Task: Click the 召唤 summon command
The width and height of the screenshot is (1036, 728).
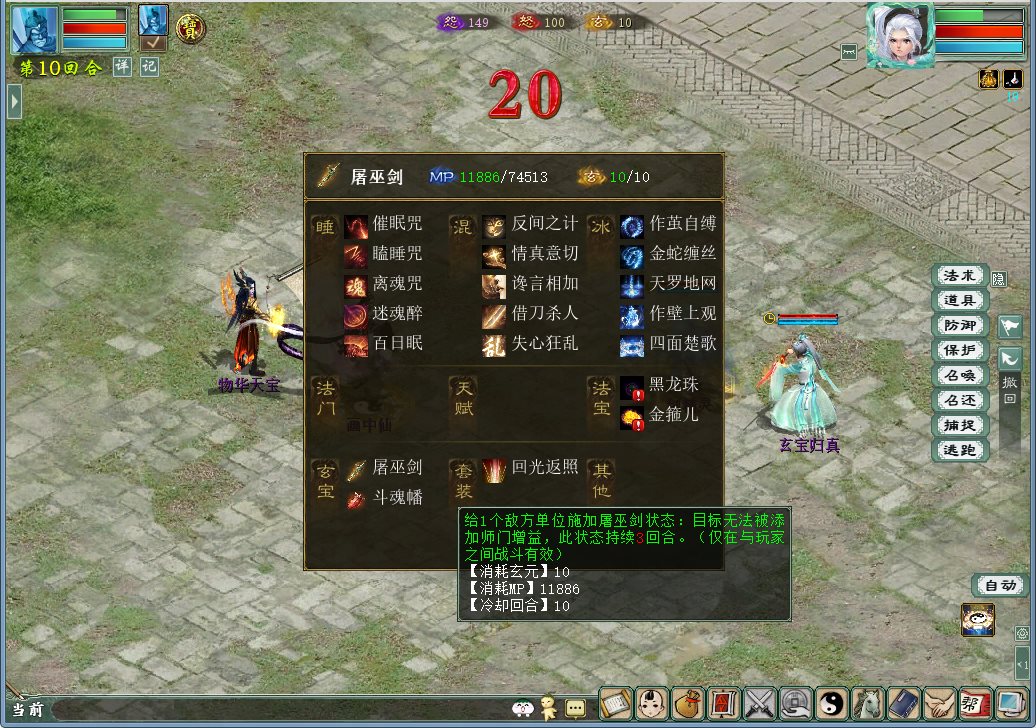Action: point(959,375)
